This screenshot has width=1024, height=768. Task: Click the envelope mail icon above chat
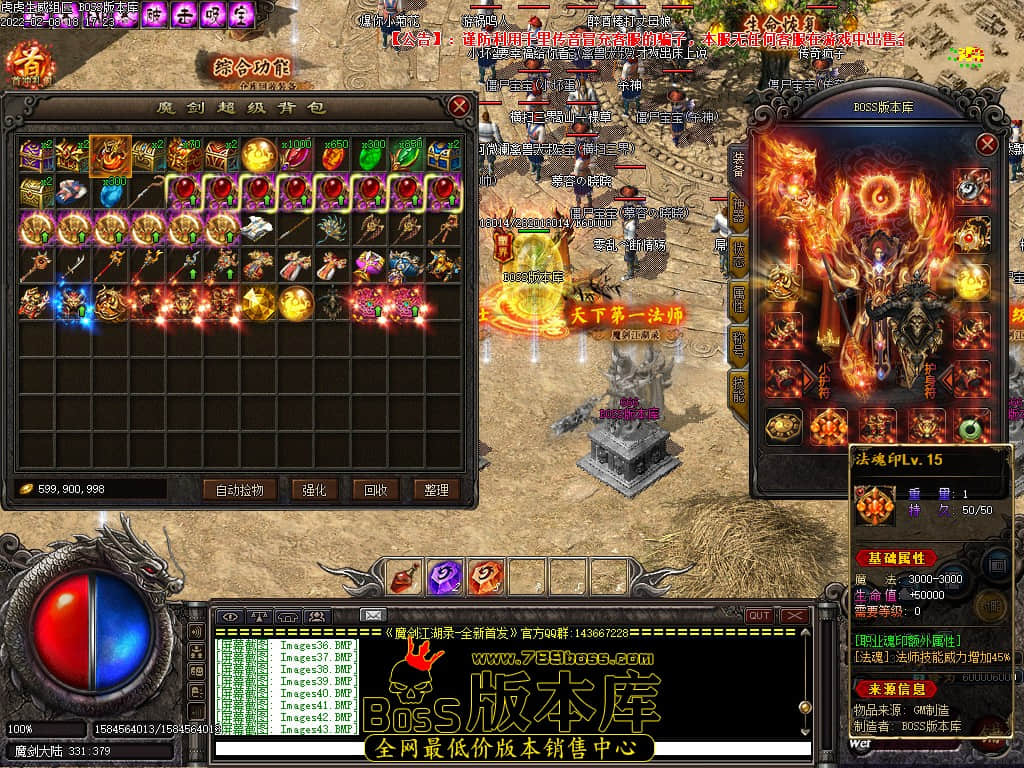[x=373, y=615]
